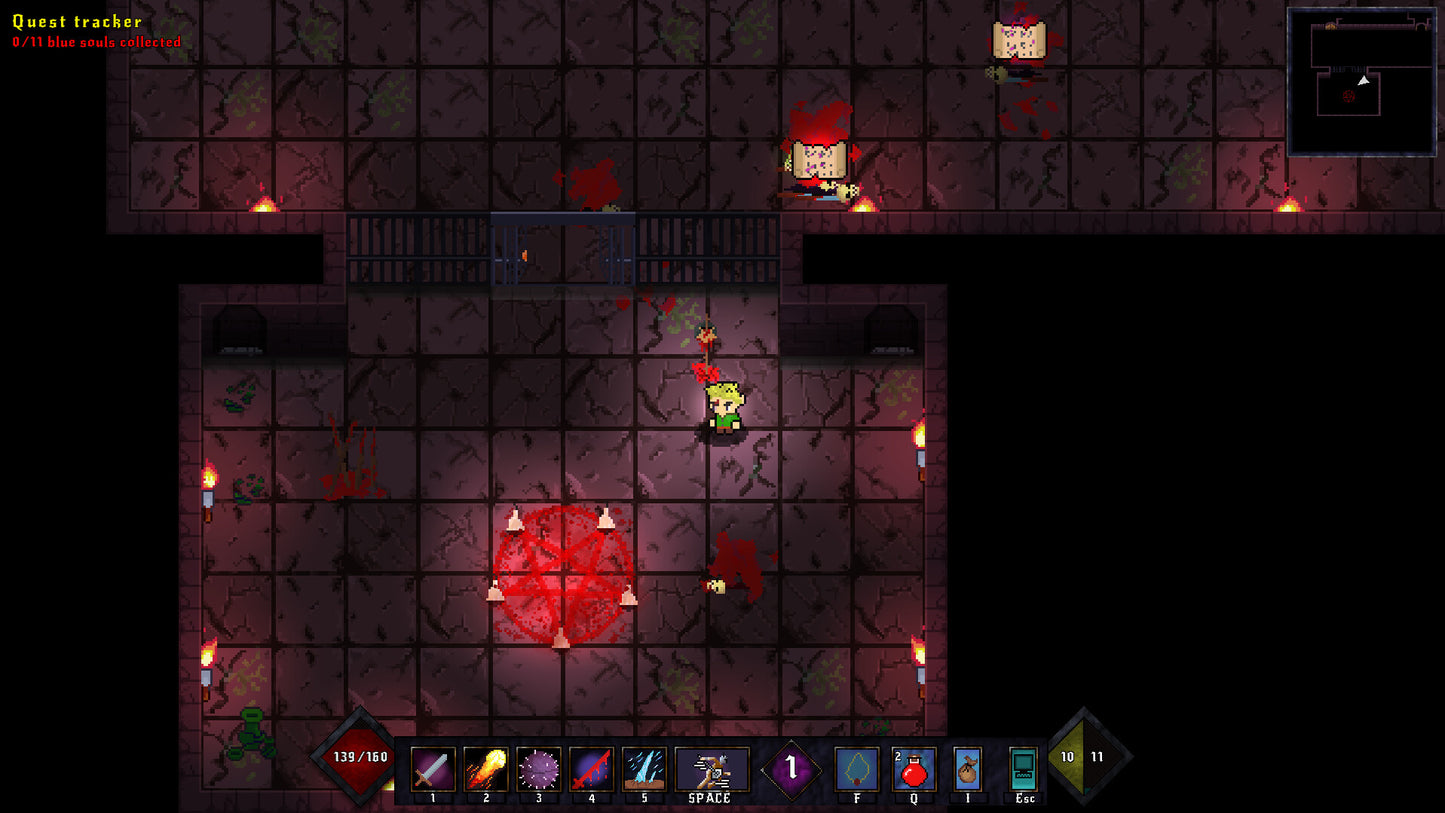Open the inventory bag
The width and height of the screenshot is (1445, 813).
click(x=967, y=770)
